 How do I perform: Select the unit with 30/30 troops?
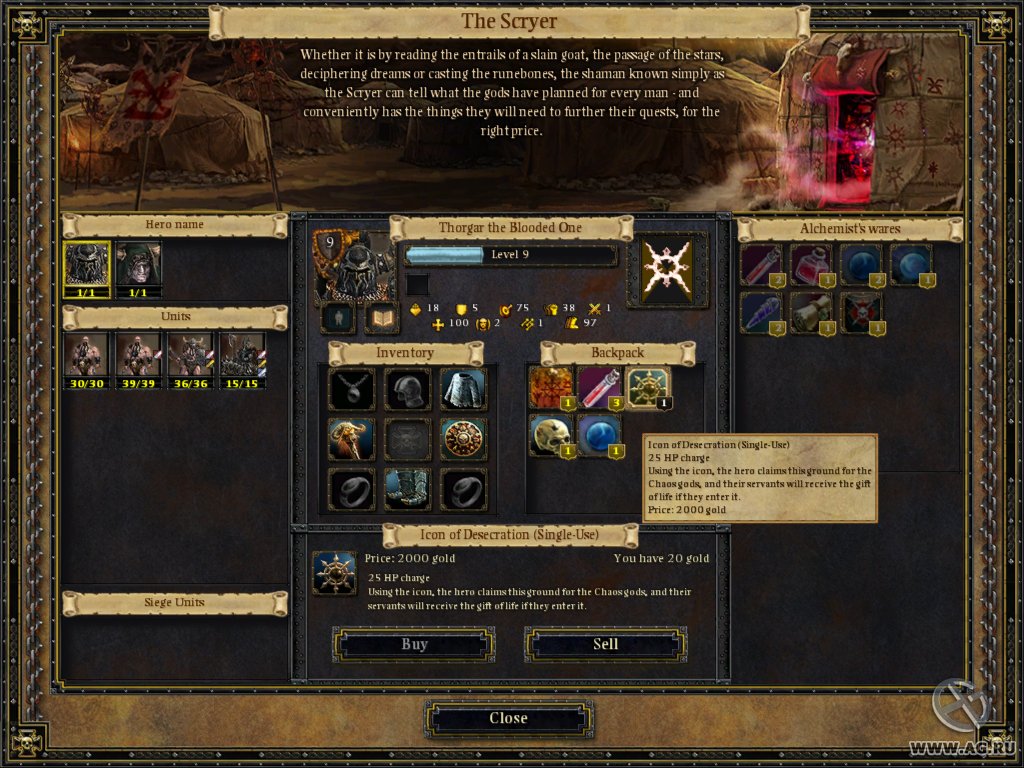(x=86, y=357)
